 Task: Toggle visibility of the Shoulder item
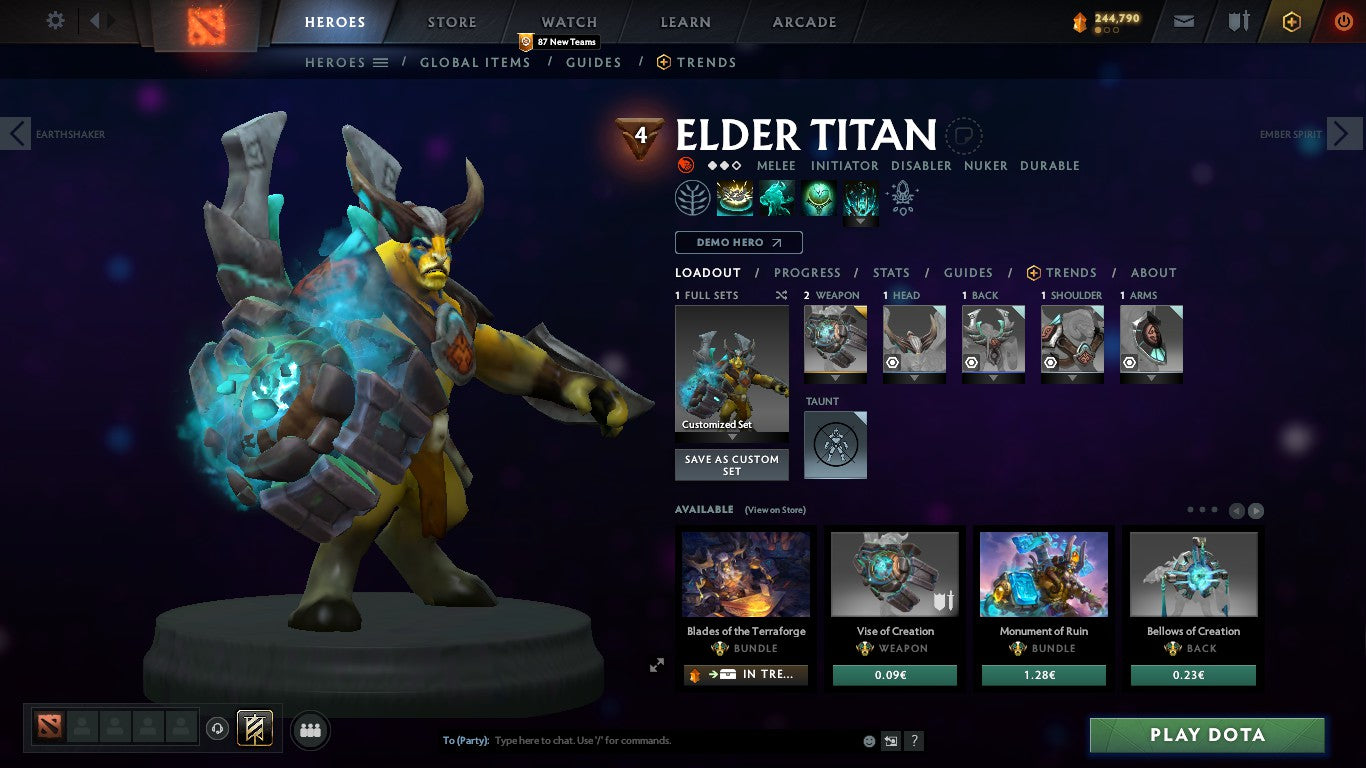click(x=1051, y=362)
